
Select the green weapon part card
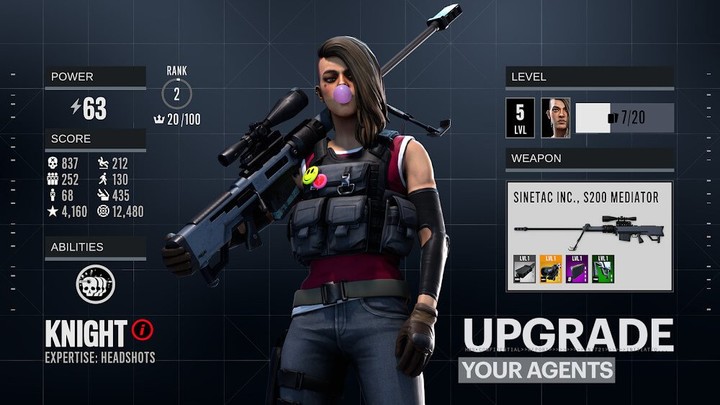pyautogui.click(x=603, y=270)
